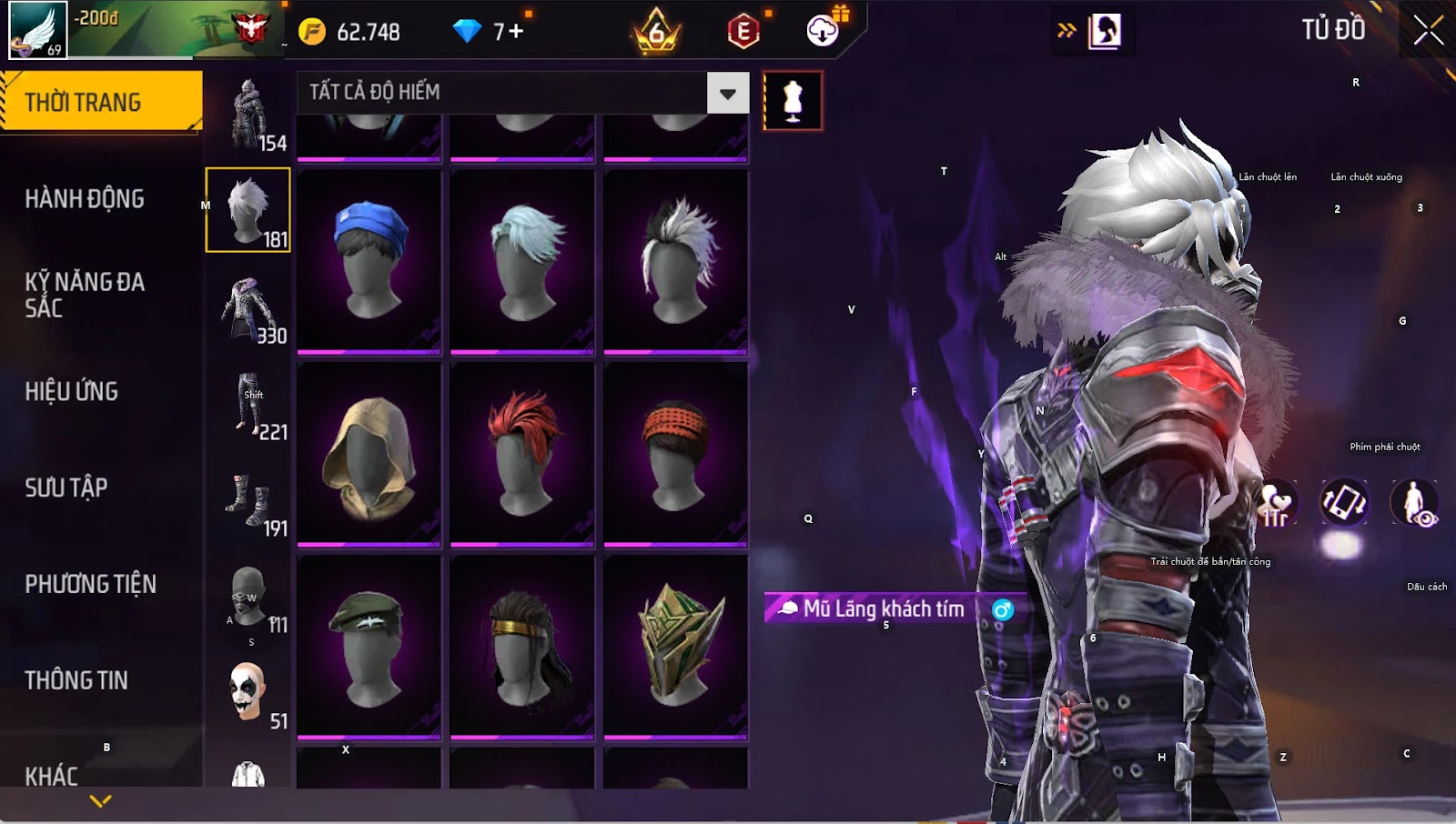Select the blue beanie headwear item

point(369,260)
